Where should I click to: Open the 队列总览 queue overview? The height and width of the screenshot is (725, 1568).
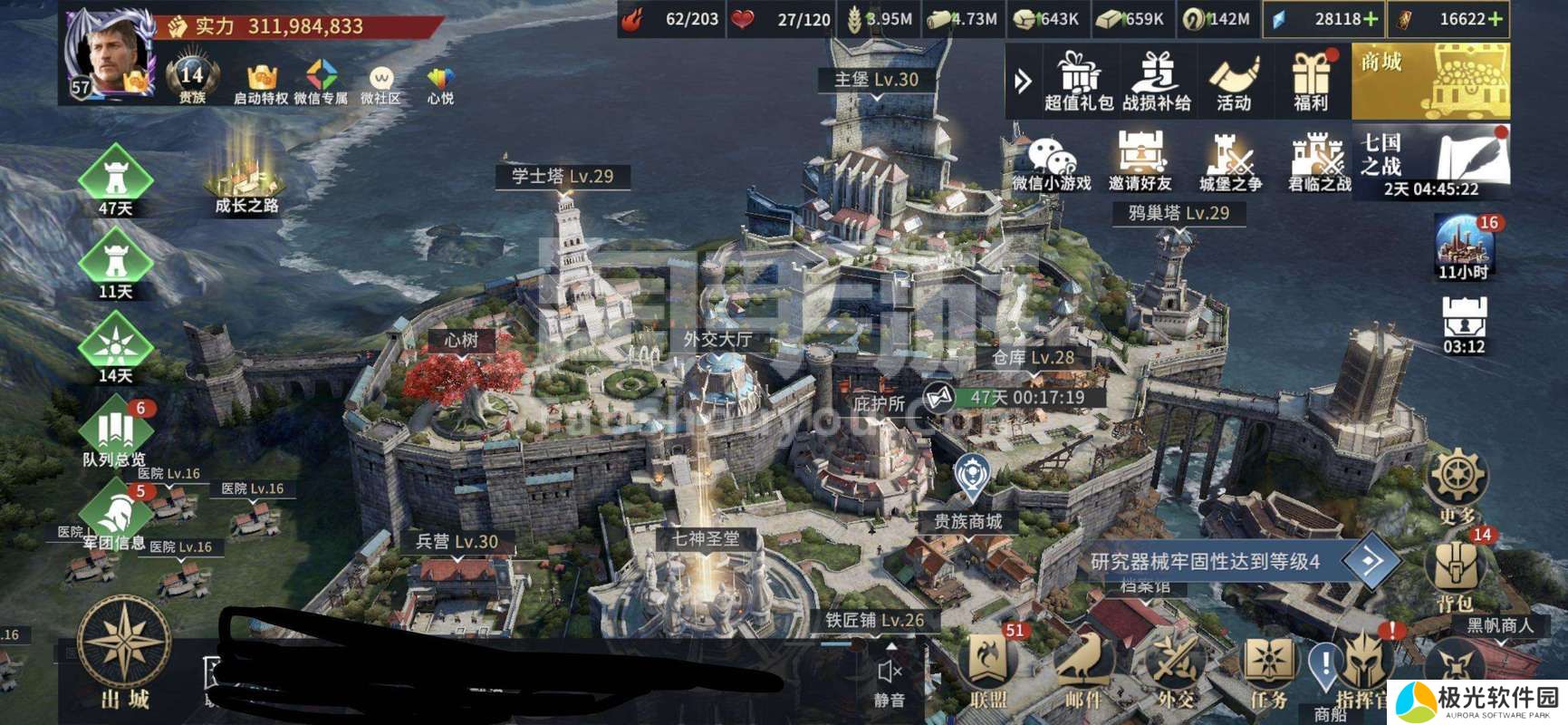pyautogui.click(x=114, y=435)
